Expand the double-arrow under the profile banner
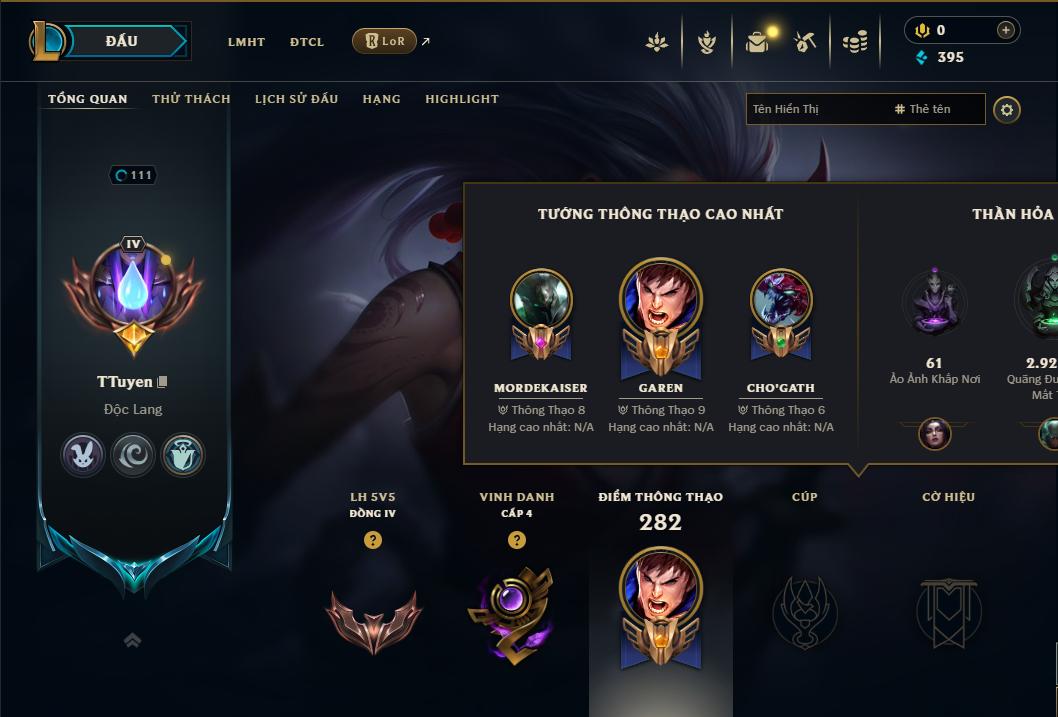Image resolution: width=1058 pixels, height=717 pixels. [x=132, y=640]
